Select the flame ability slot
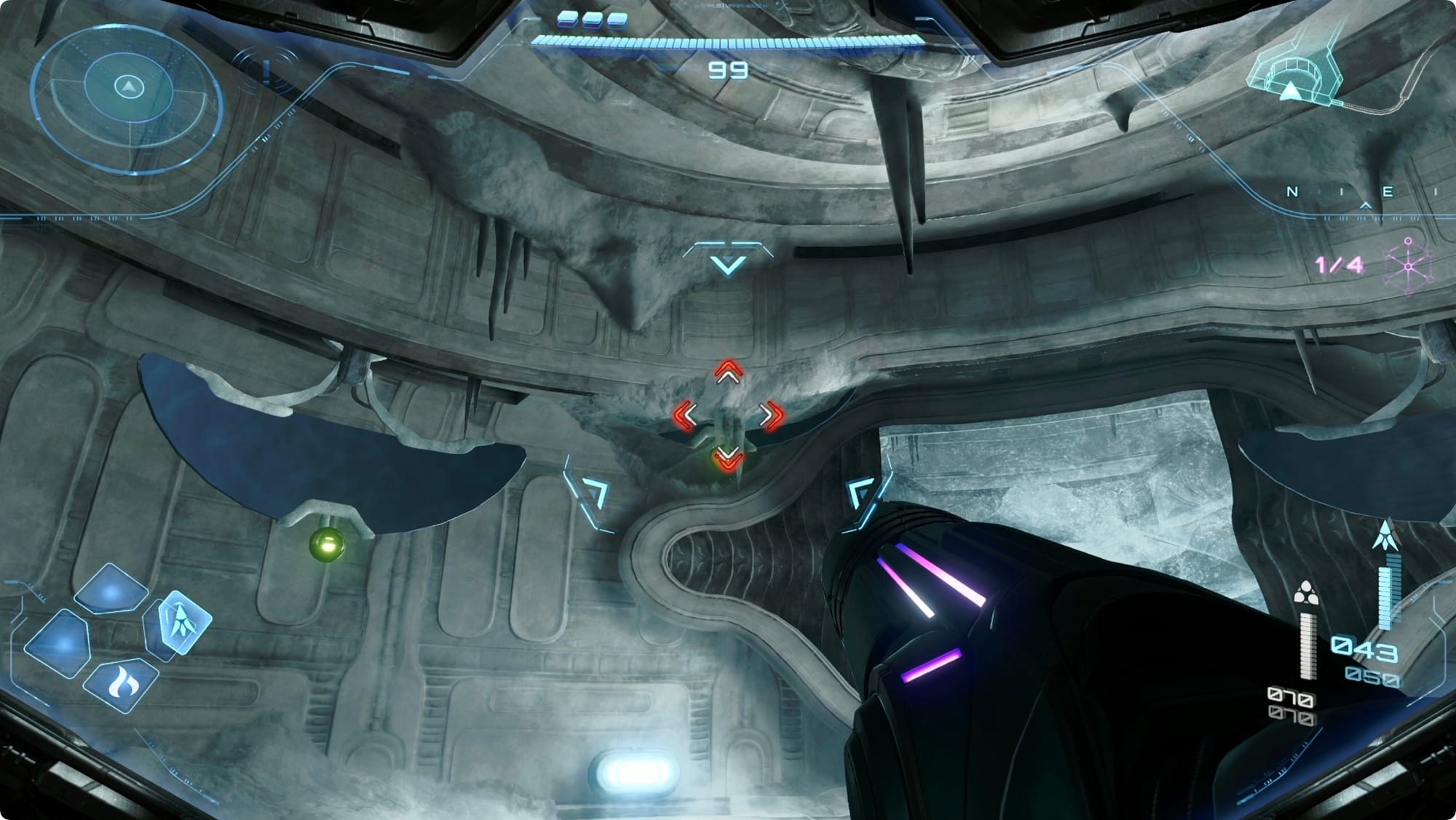This screenshot has width=1456, height=820. pos(121,685)
